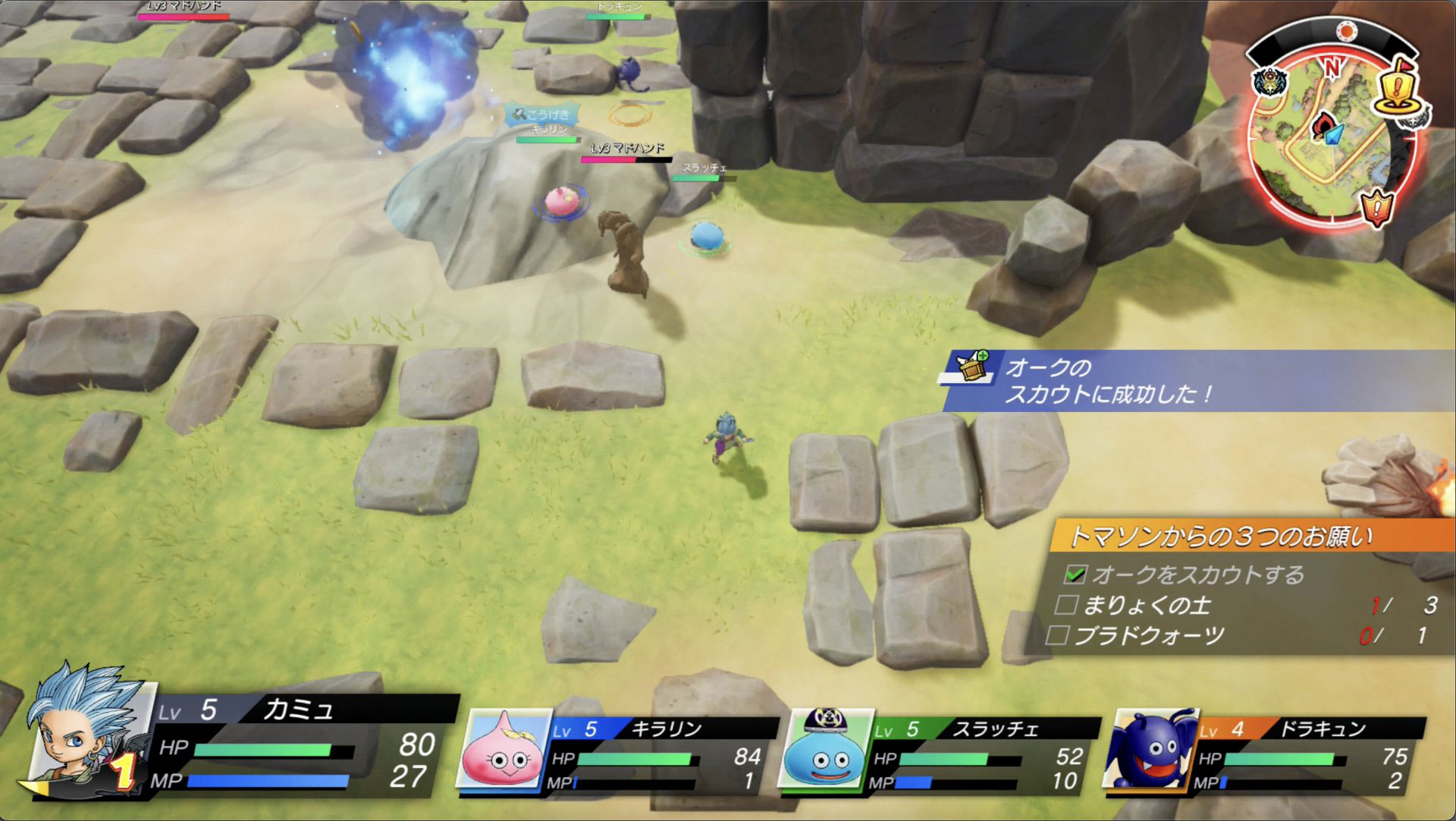Click the orc scout success notification

[1107, 381]
